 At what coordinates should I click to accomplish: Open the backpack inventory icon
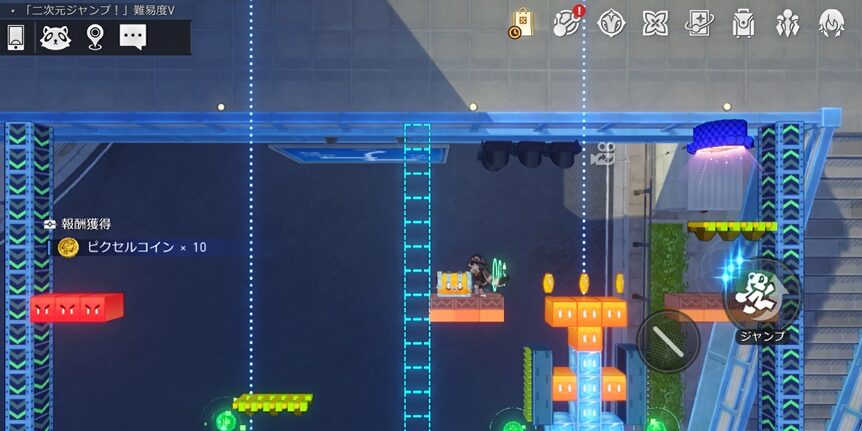point(743,23)
